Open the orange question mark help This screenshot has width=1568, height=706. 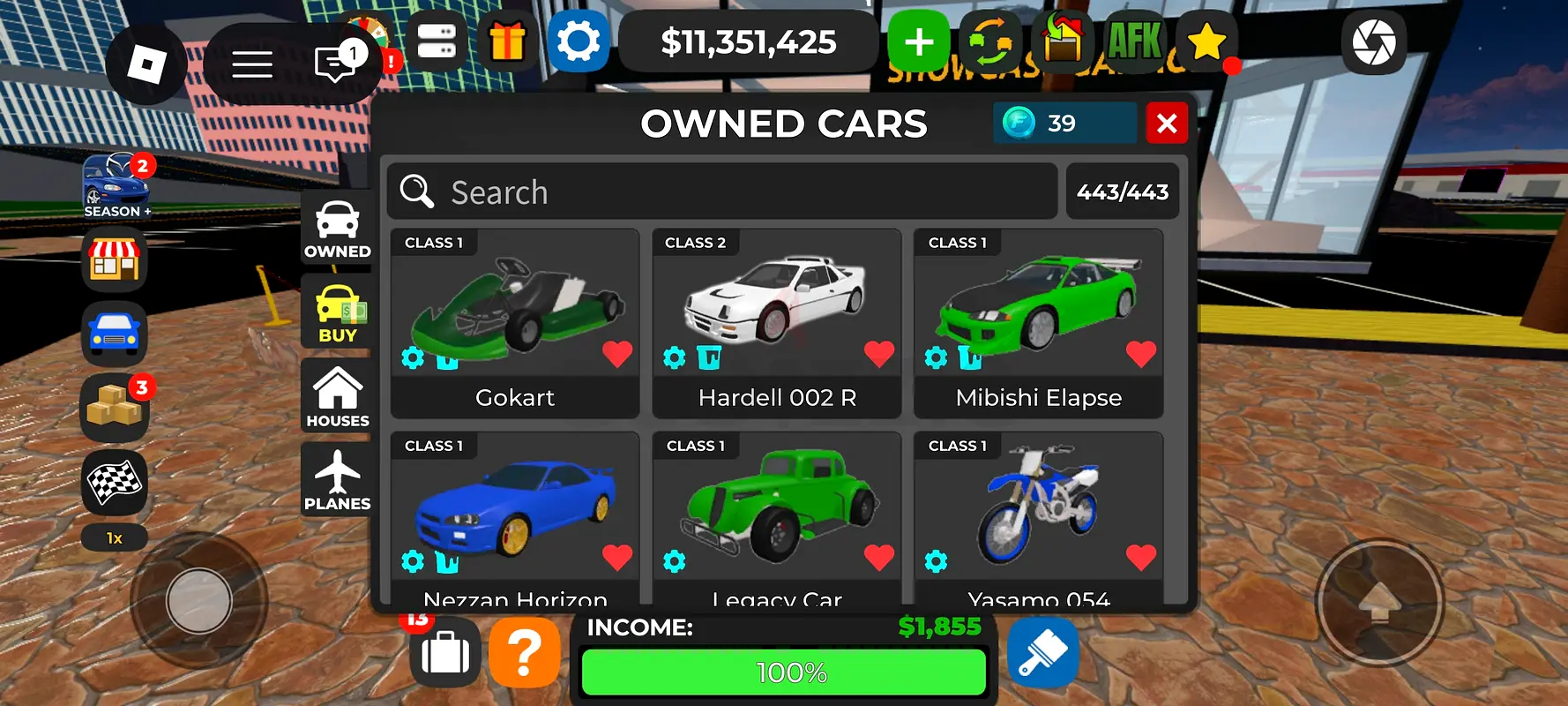coord(524,654)
